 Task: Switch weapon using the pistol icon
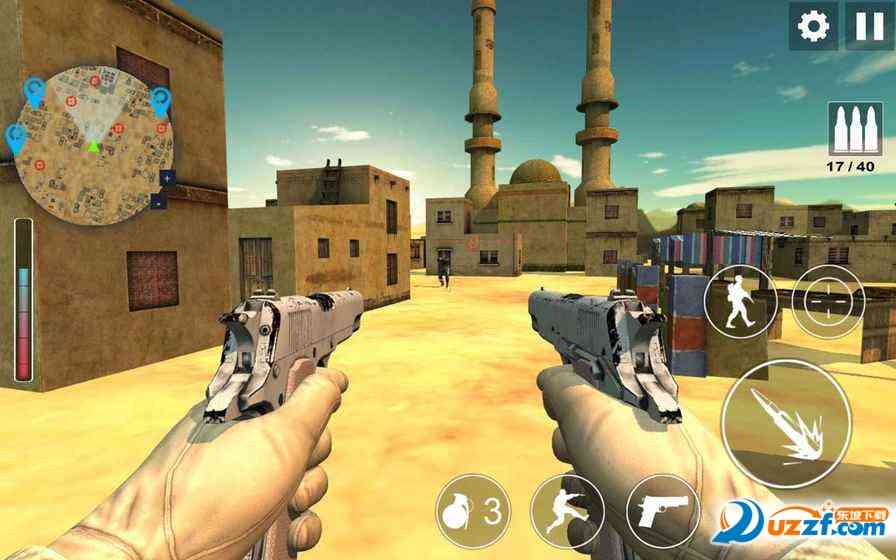pos(661,510)
